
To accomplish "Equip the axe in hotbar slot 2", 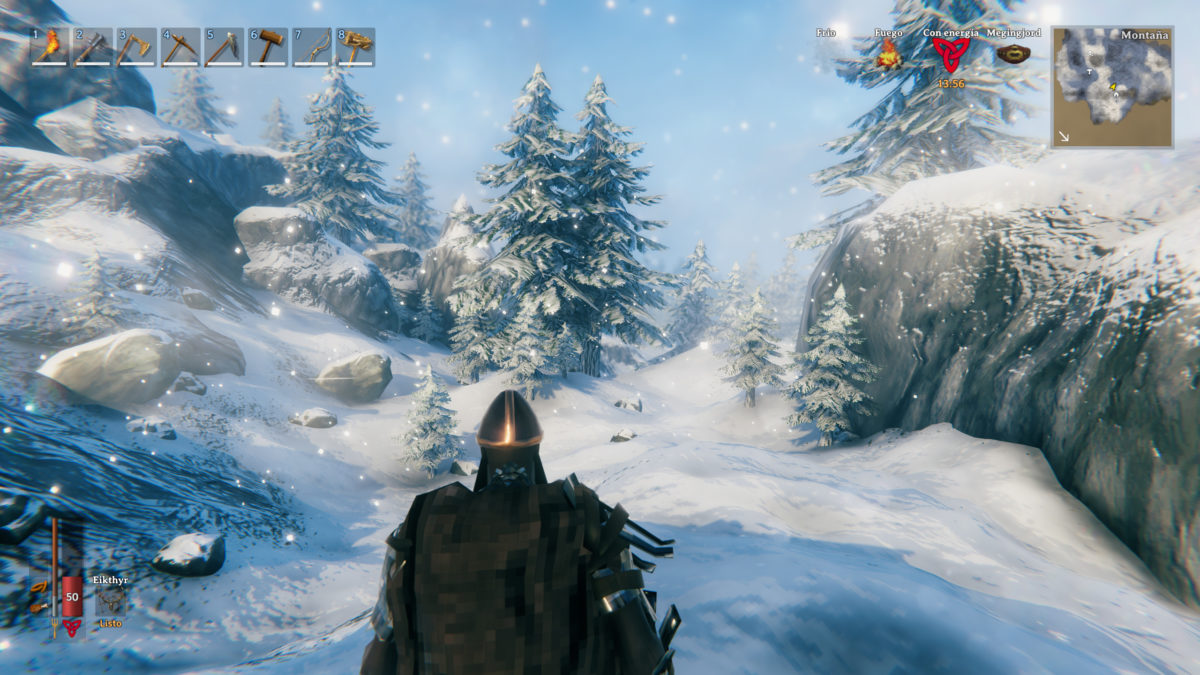I will (x=92, y=47).
